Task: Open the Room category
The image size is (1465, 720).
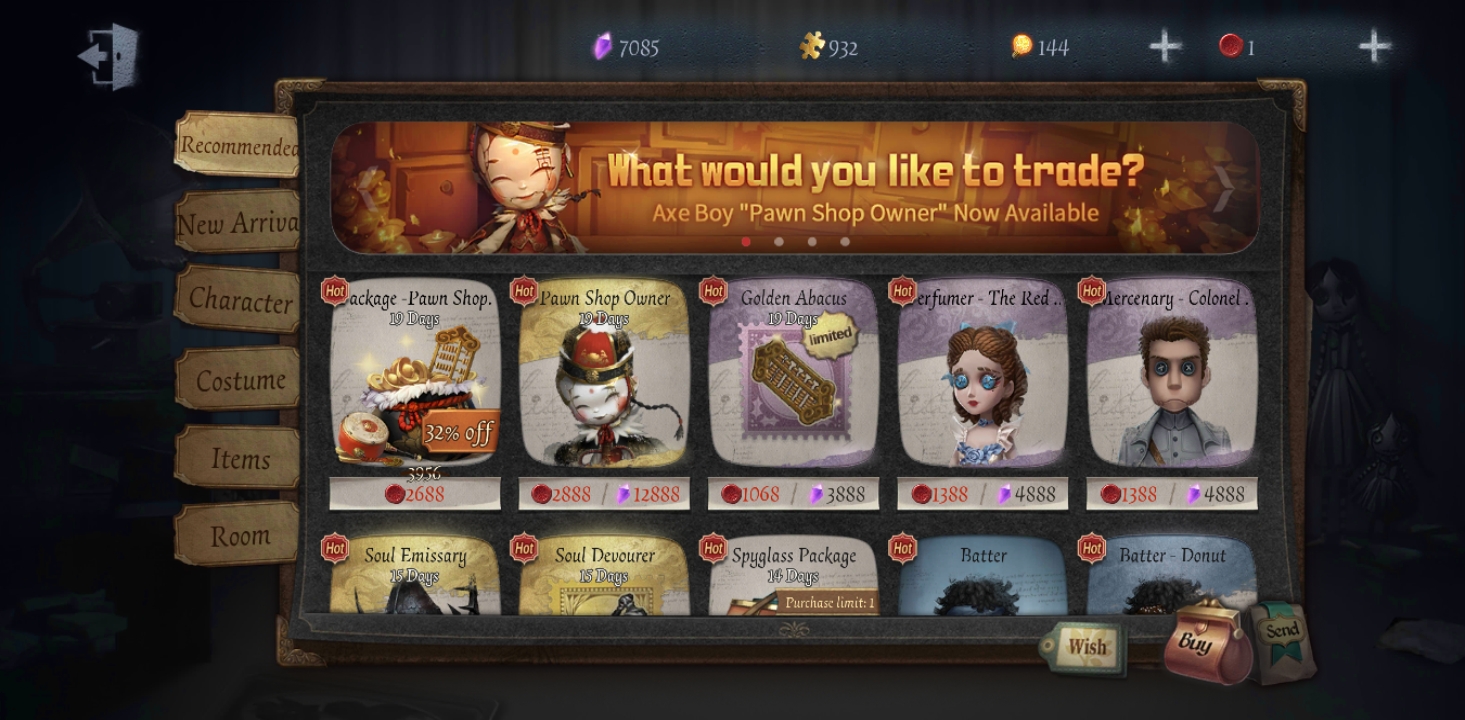Action: pos(240,536)
